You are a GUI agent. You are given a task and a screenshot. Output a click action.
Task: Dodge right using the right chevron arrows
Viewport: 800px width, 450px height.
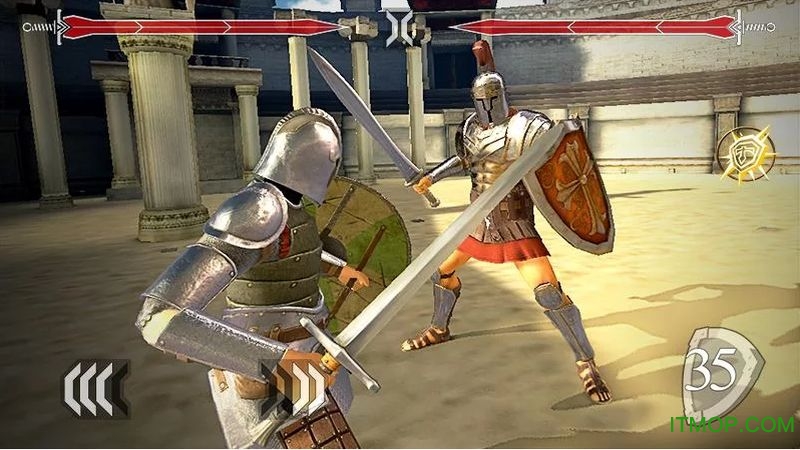coord(292,386)
